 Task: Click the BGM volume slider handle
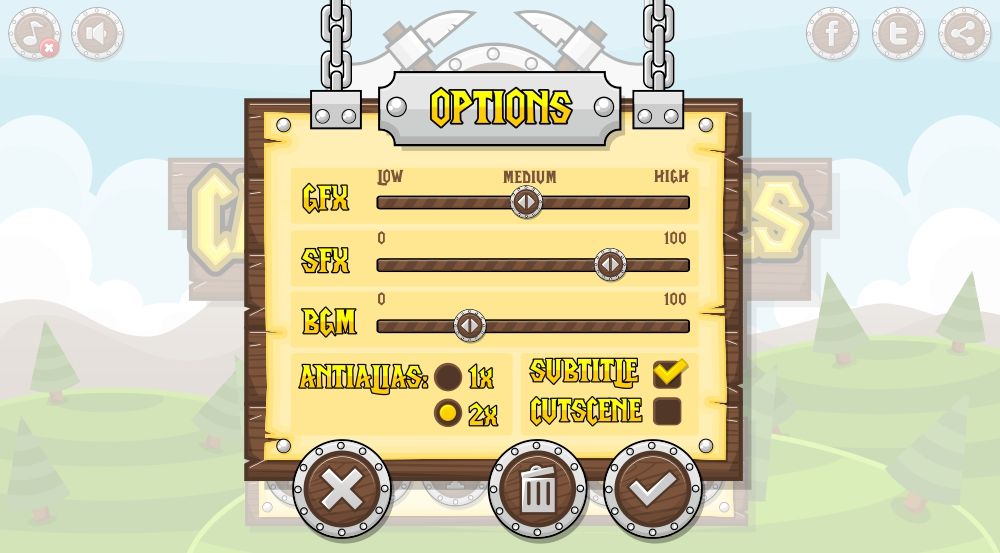(469, 326)
